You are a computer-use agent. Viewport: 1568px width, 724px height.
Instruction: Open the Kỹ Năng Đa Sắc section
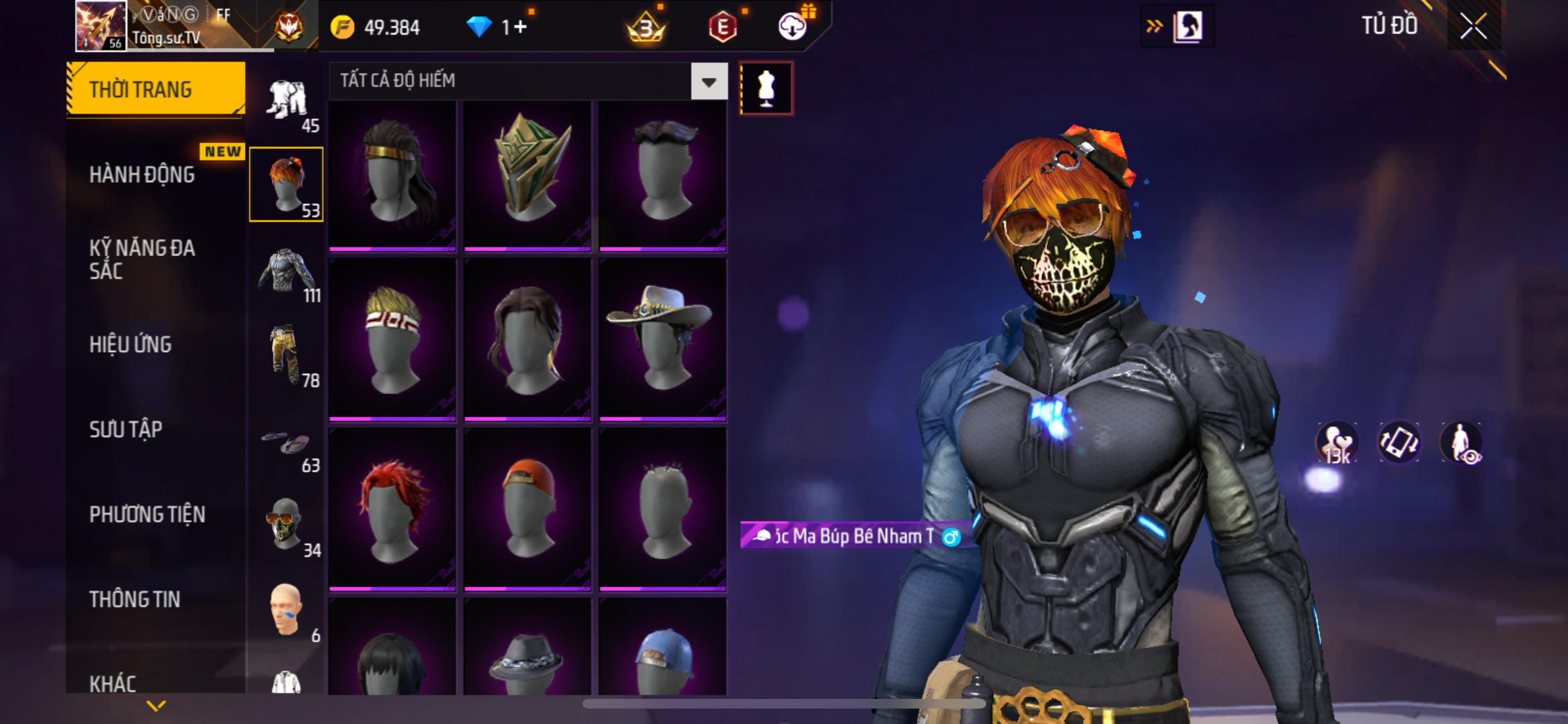[142, 259]
